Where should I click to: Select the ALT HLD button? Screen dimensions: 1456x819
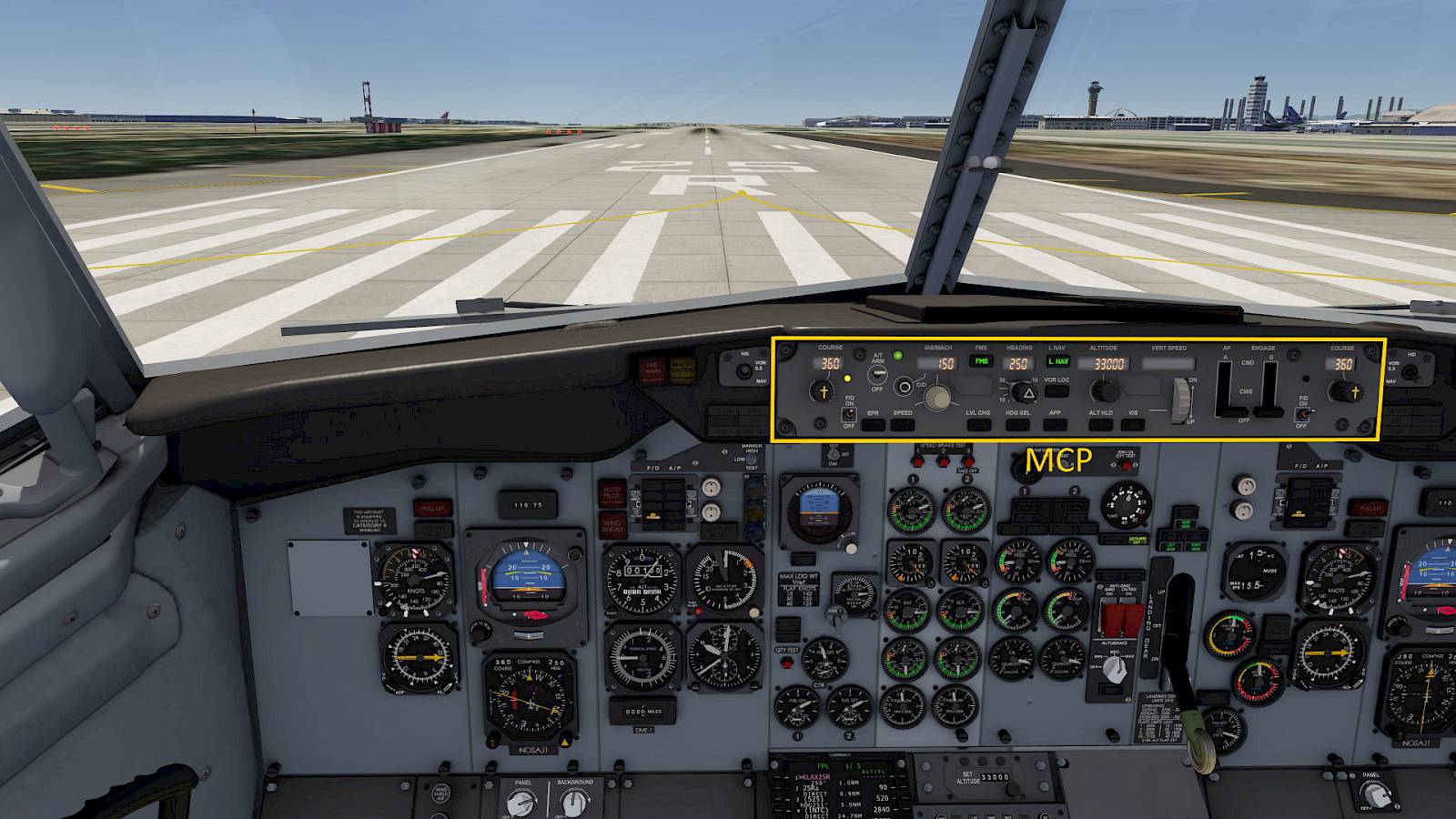coord(1101,424)
